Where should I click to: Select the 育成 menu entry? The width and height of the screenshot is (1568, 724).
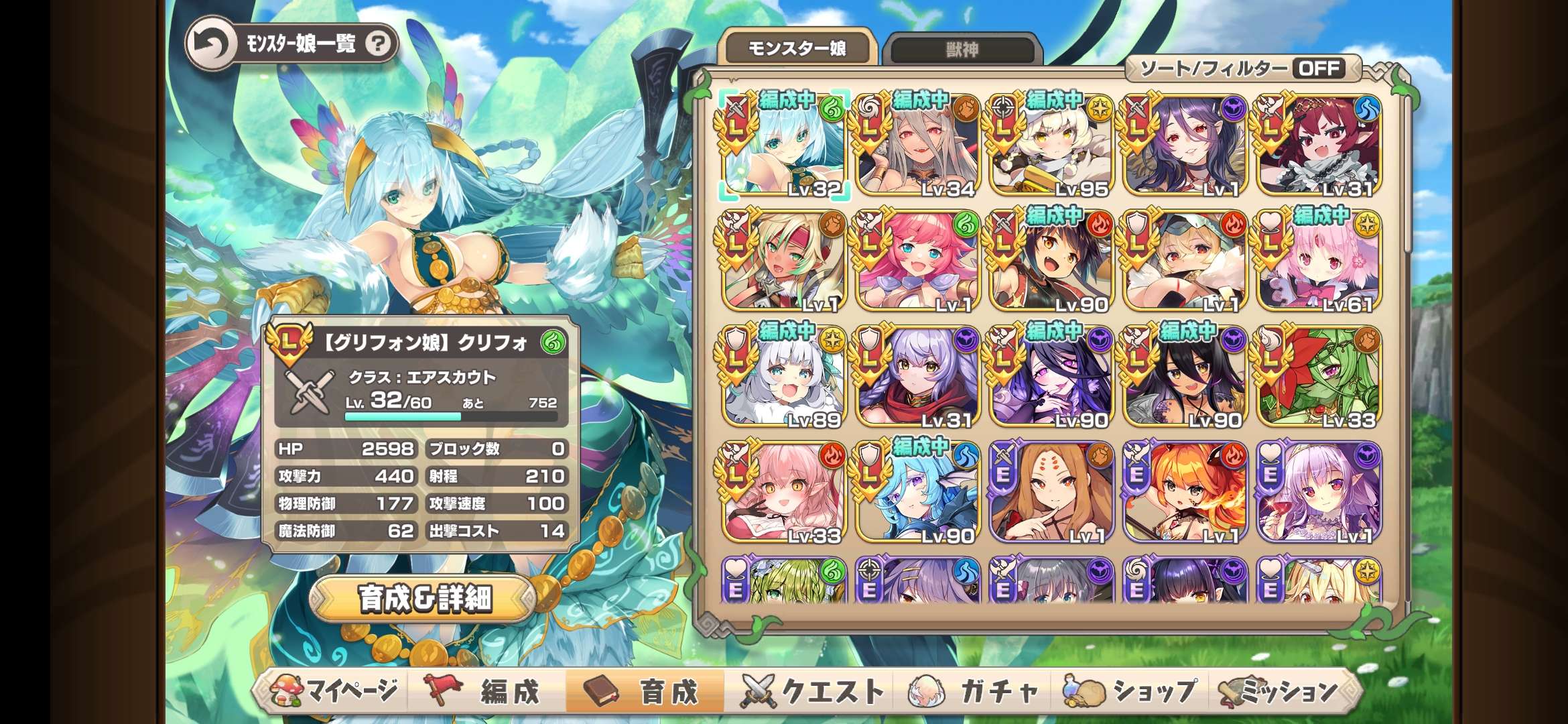coord(645,691)
